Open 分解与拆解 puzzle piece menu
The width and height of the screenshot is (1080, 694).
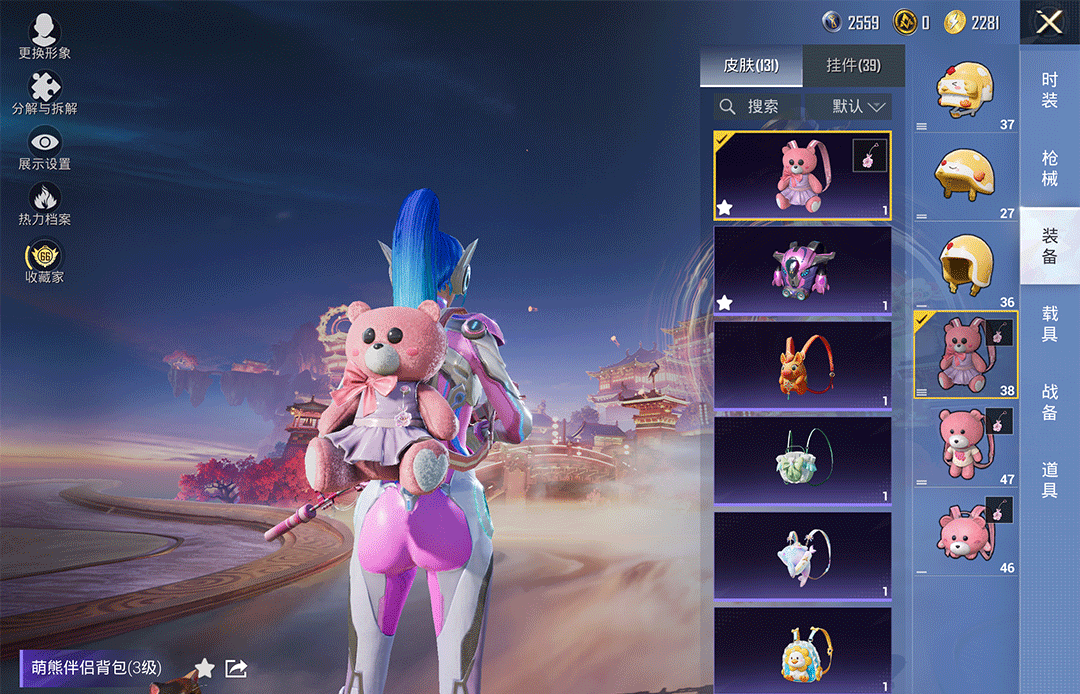(44, 92)
